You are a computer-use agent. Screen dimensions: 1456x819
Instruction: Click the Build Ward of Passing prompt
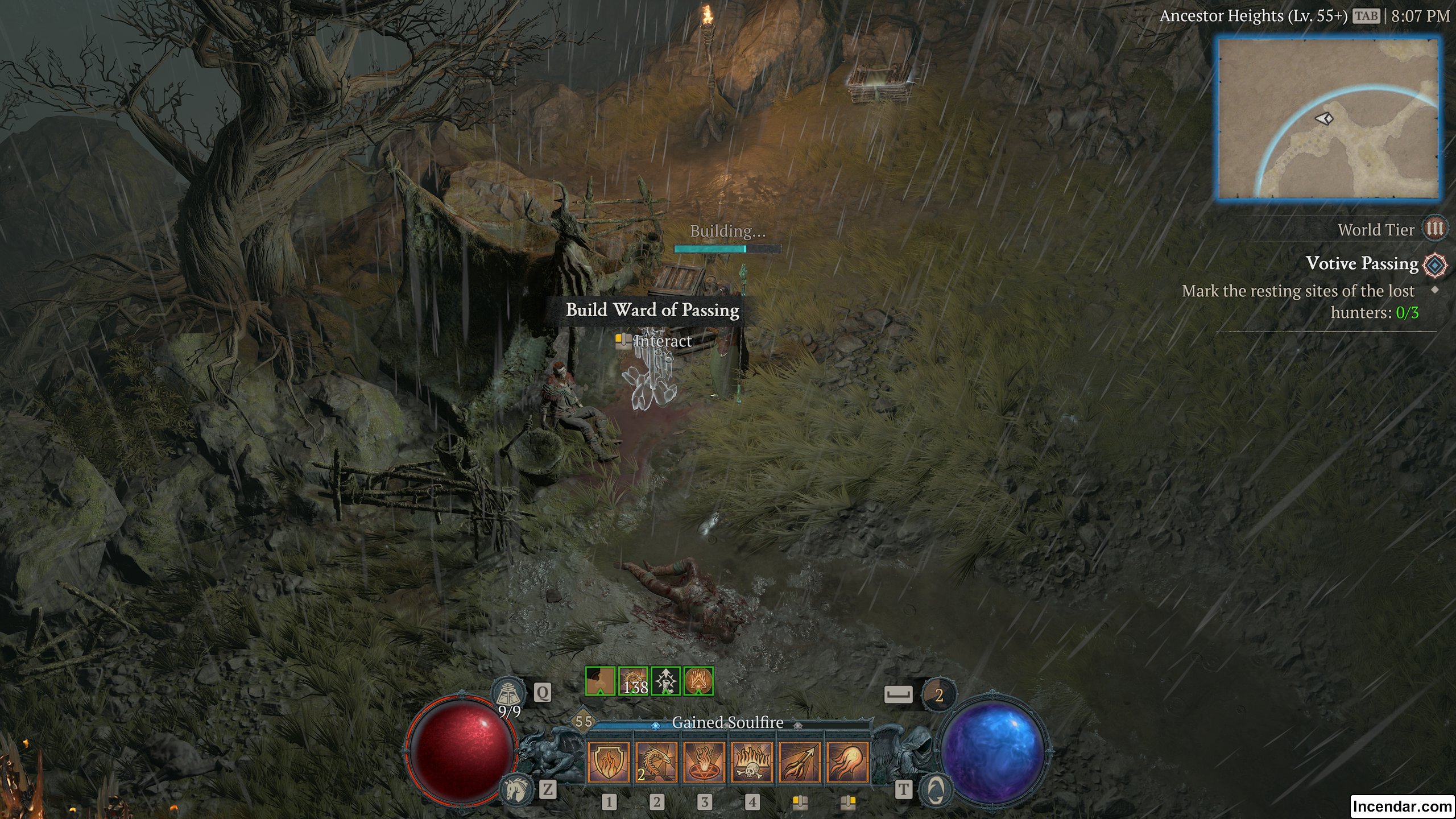pyautogui.click(x=652, y=310)
